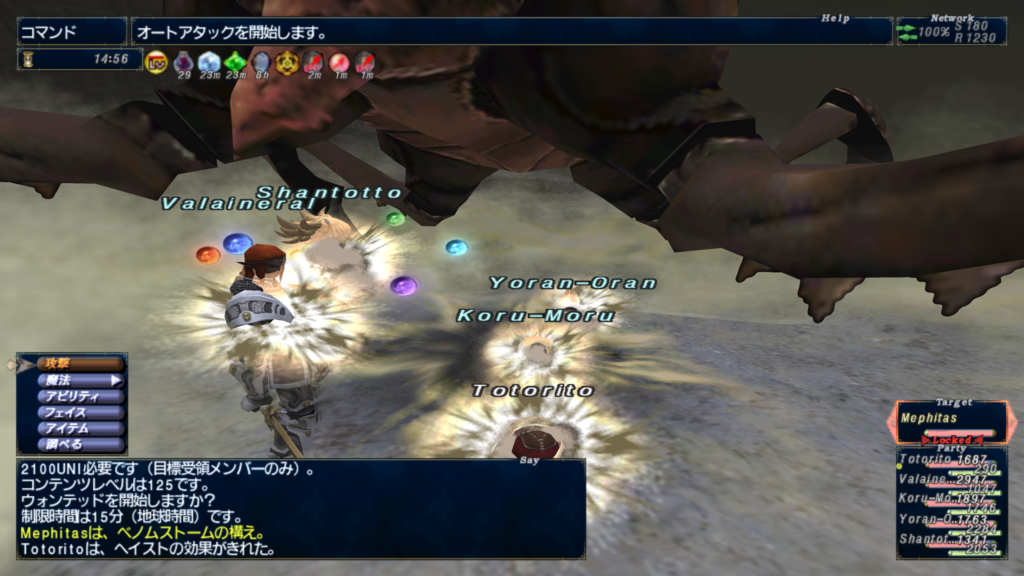Image resolution: width=1024 pixels, height=576 pixels.
Task: Click the Mephitas target name panel
Action: pos(950,419)
